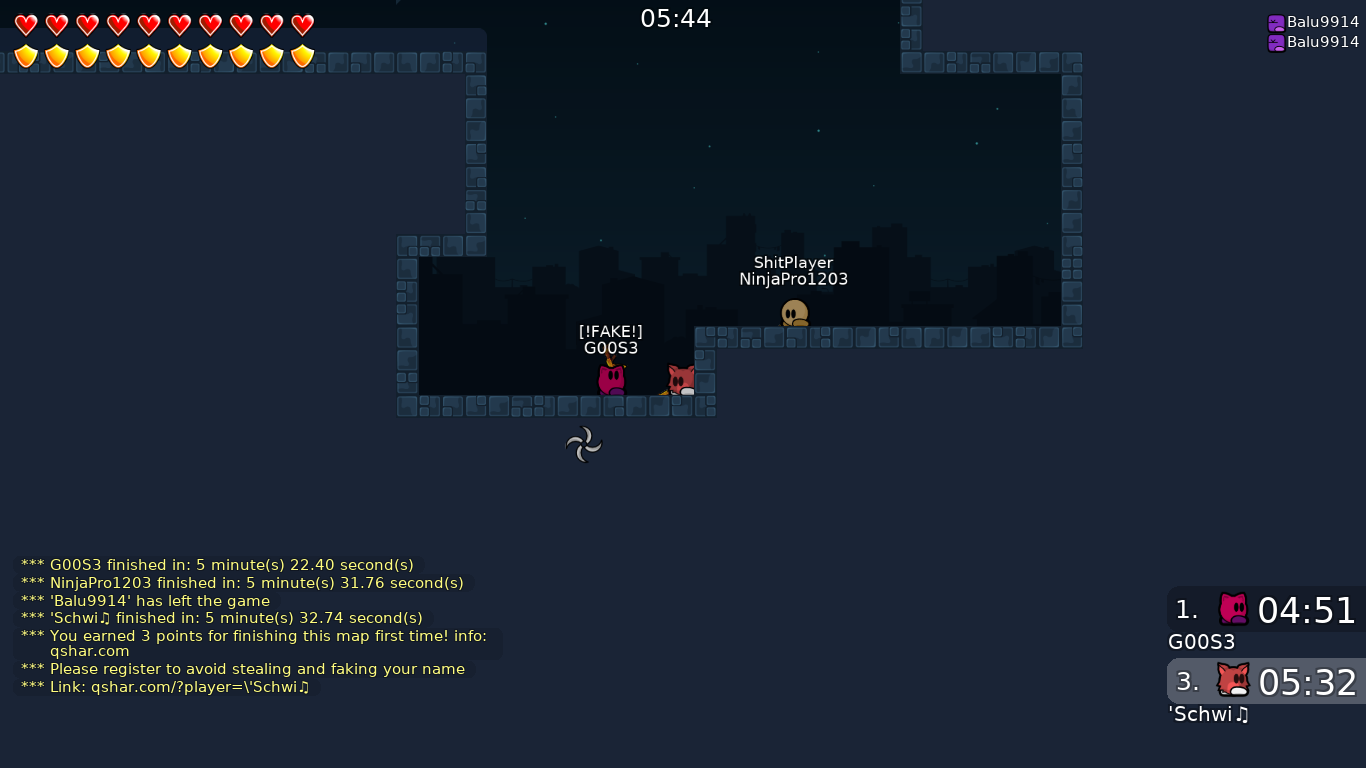Viewport: 1366px width, 768px height.
Task: Click the fox avatar beside 'Schwi ranking
Action: click(x=1233, y=681)
